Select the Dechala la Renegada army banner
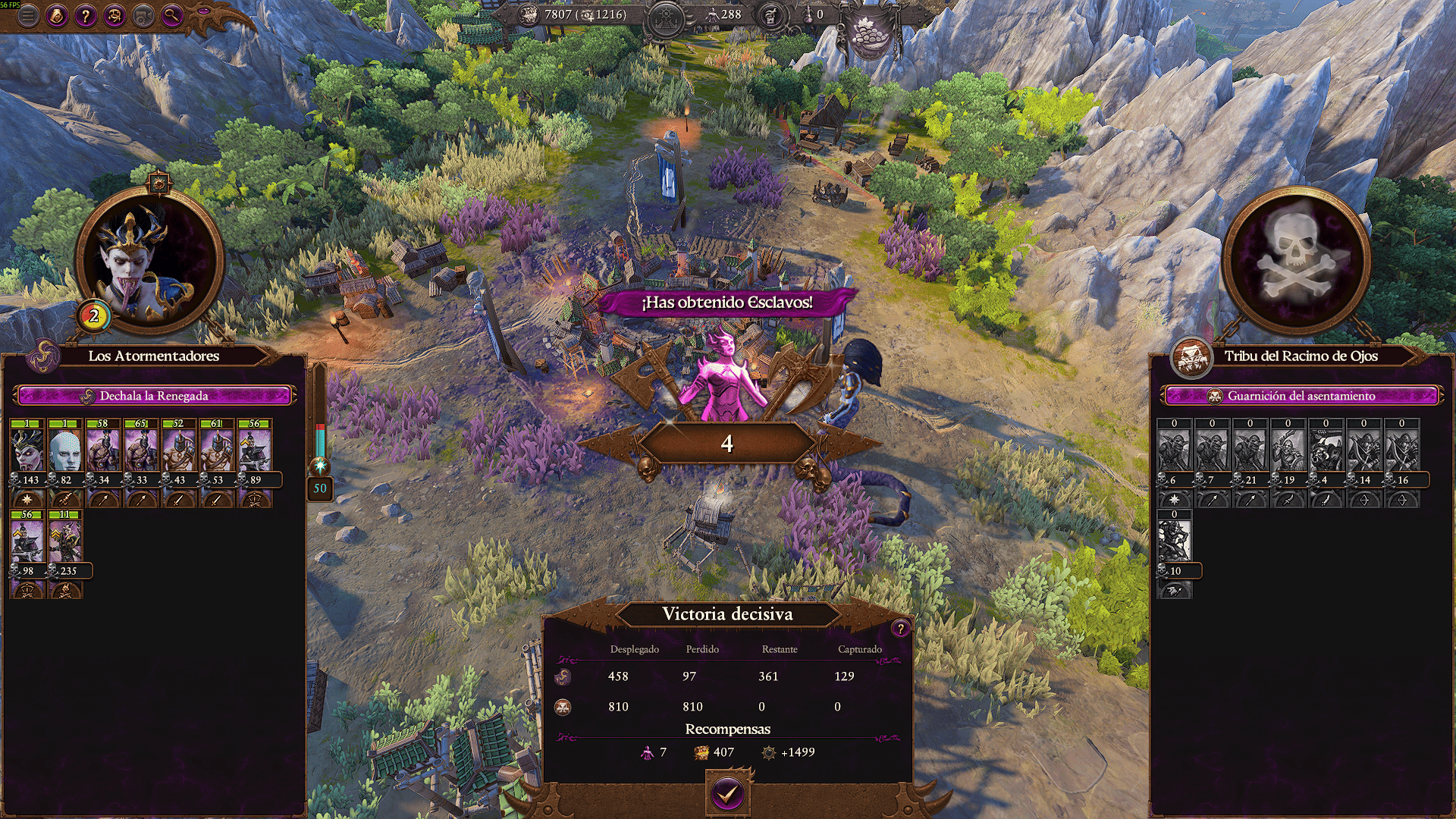 (154, 396)
